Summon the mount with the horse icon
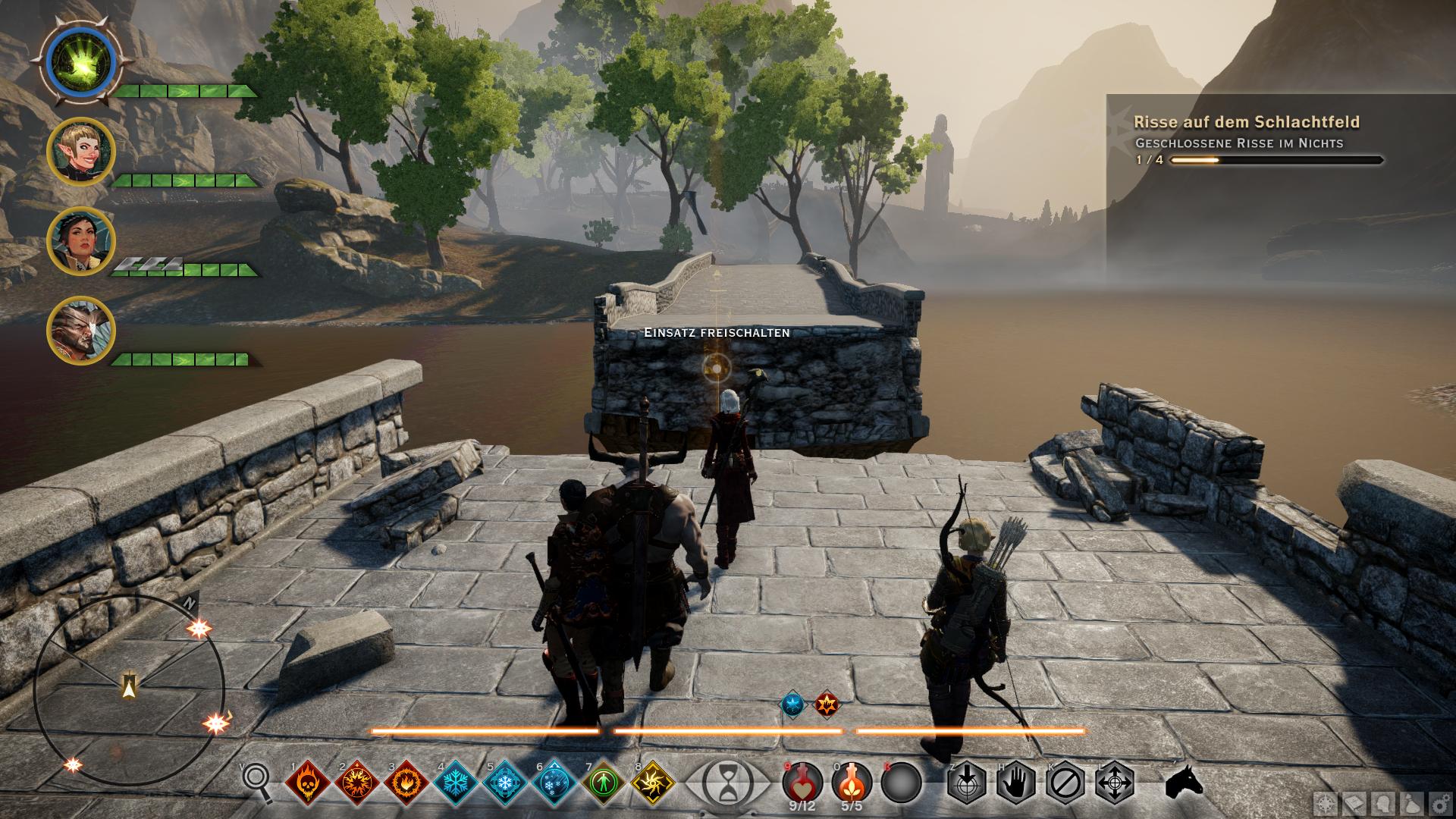This screenshot has width=1456, height=819. pos(1183,781)
